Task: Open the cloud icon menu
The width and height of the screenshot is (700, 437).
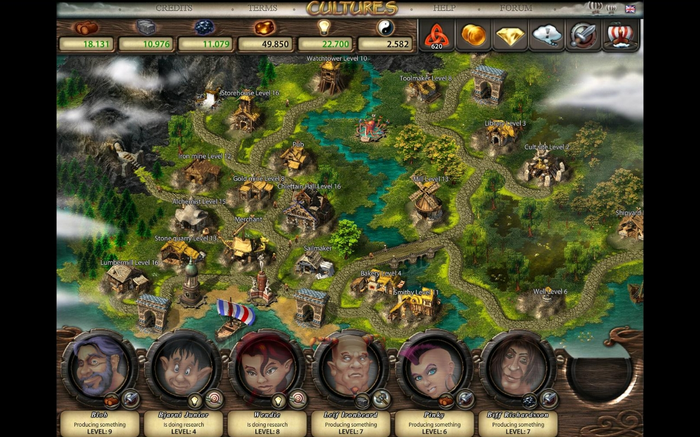Action: 547,36
